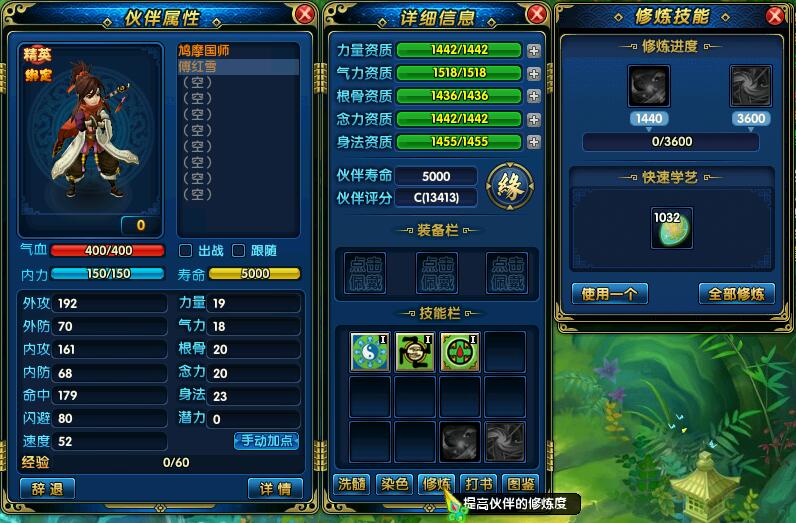Open the 图鉴 codex button

click(521, 485)
